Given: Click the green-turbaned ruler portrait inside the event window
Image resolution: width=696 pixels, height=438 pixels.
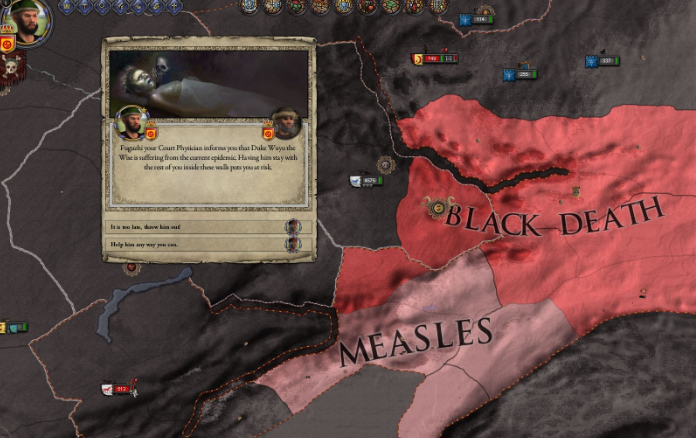Looking at the screenshot, I should click(x=131, y=122).
